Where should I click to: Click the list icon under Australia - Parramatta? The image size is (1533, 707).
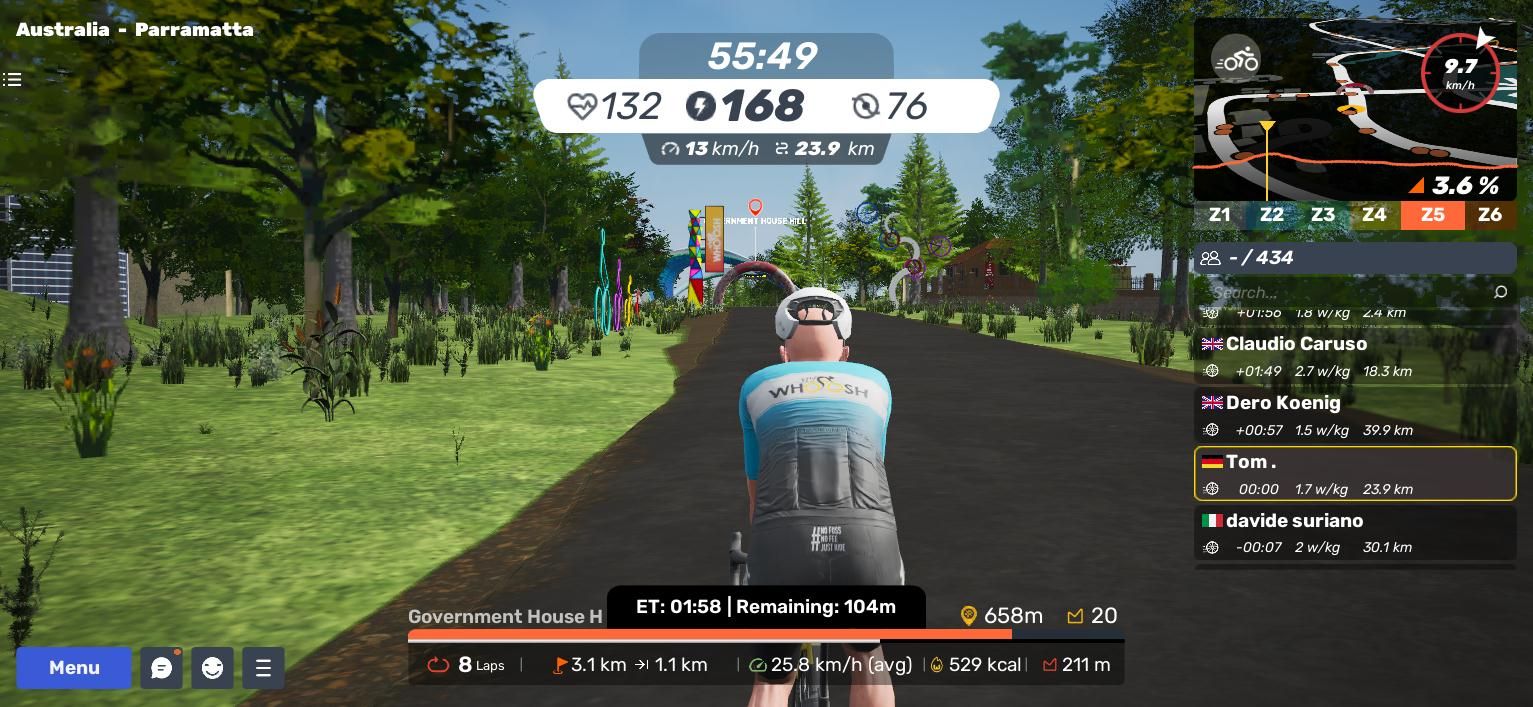click(12, 79)
